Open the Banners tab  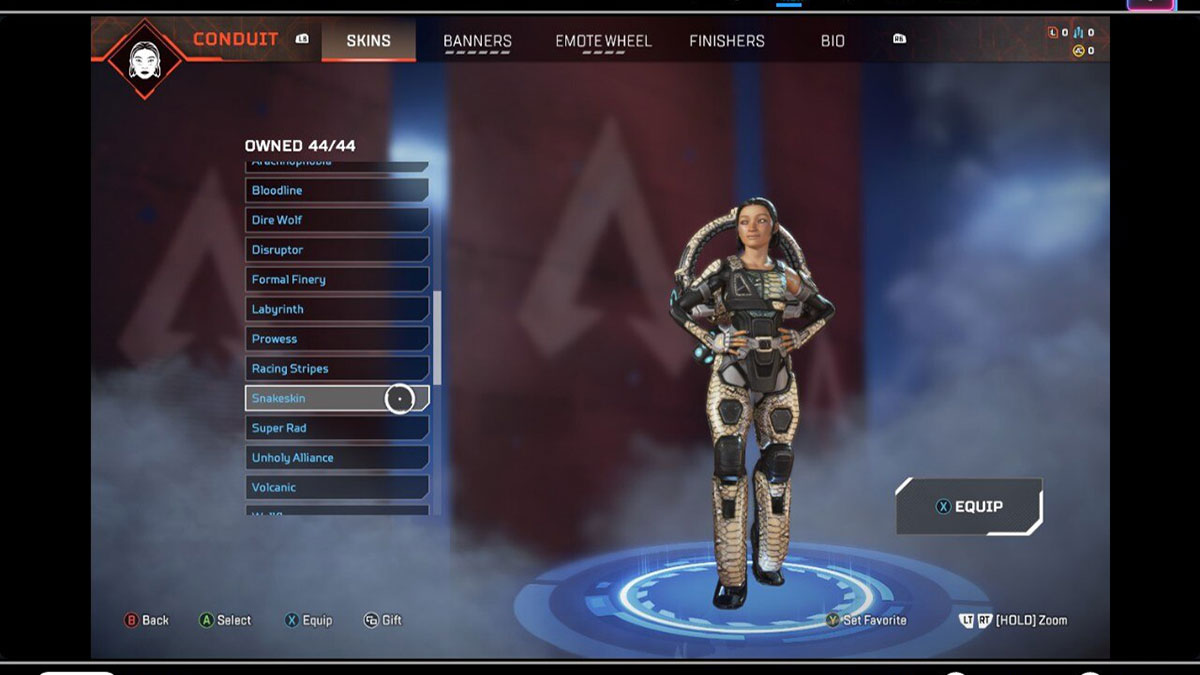point(477,41)
